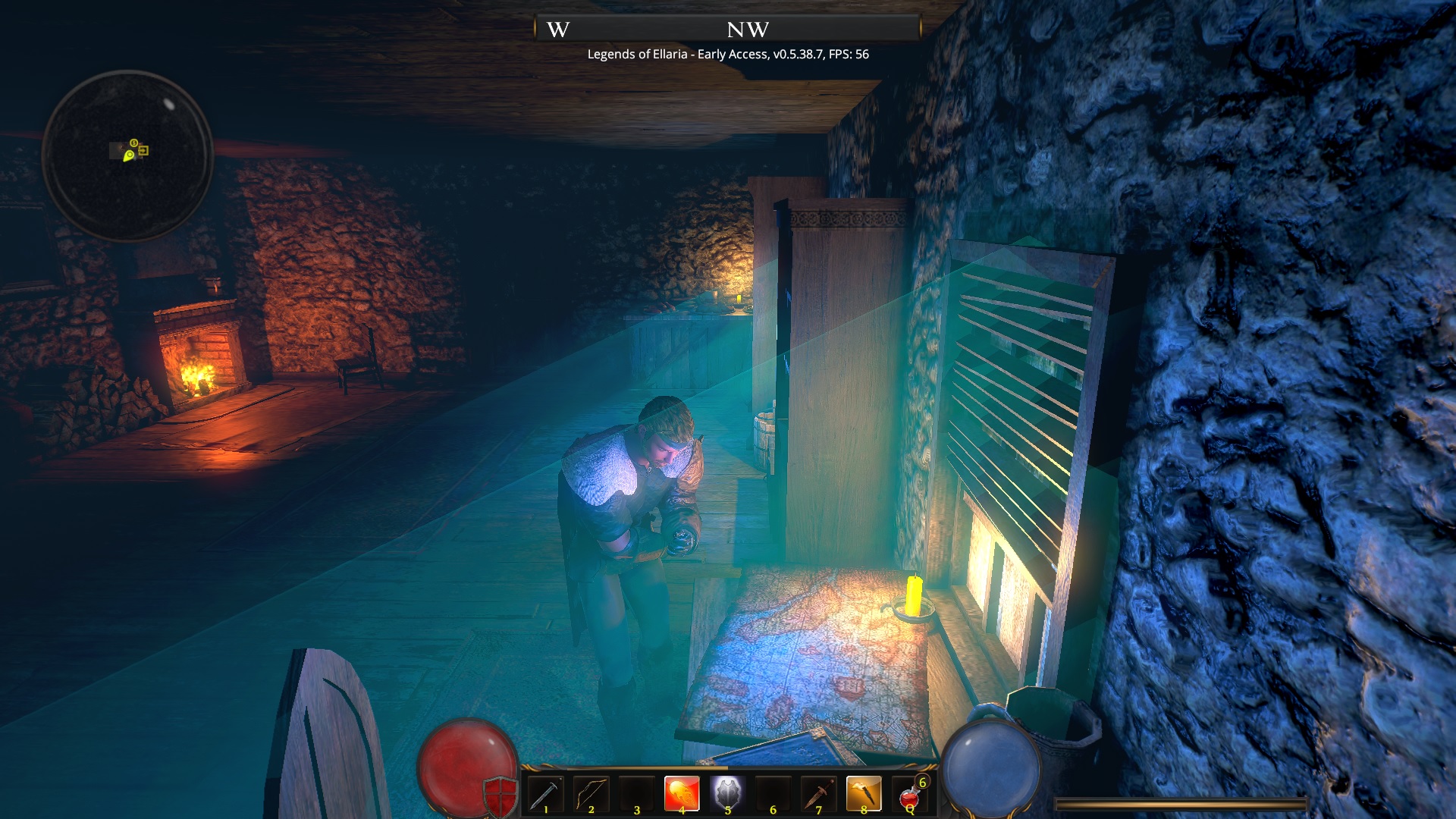
Task: Click the exit door icon on the minimap
Action: click(x=143, y=150)
